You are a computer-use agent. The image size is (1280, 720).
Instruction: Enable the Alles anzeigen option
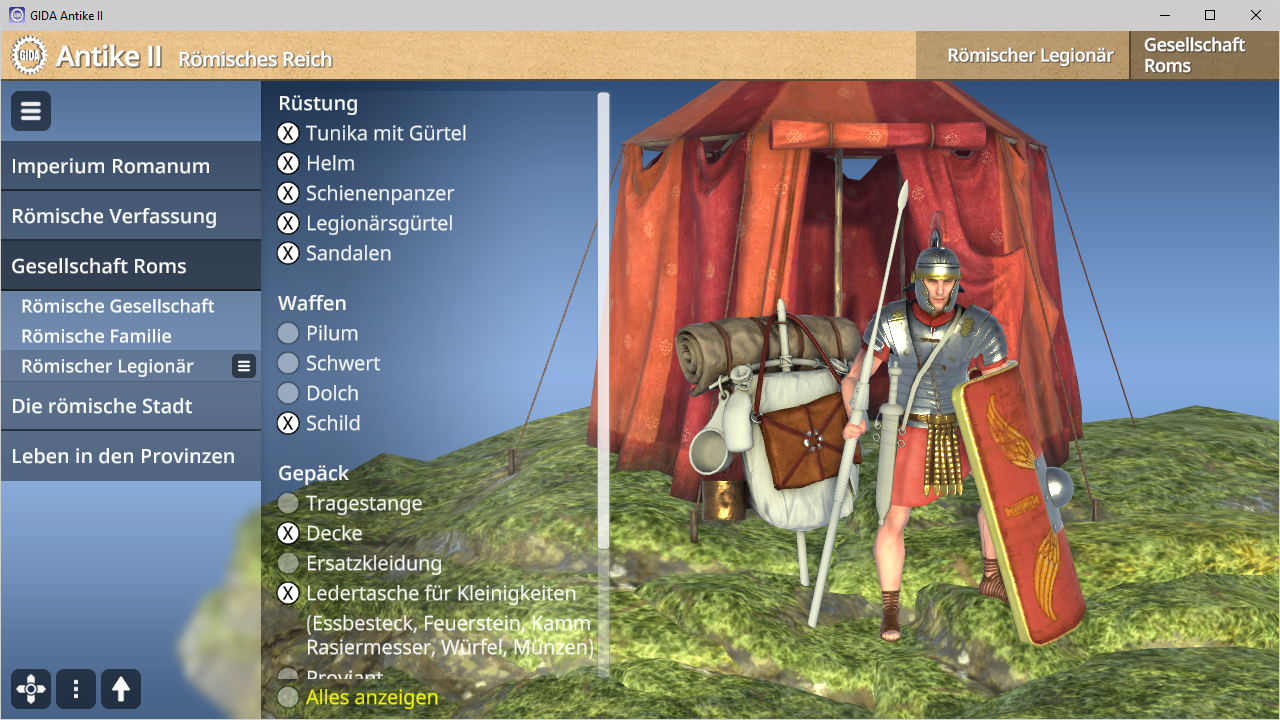click(288, 697)
